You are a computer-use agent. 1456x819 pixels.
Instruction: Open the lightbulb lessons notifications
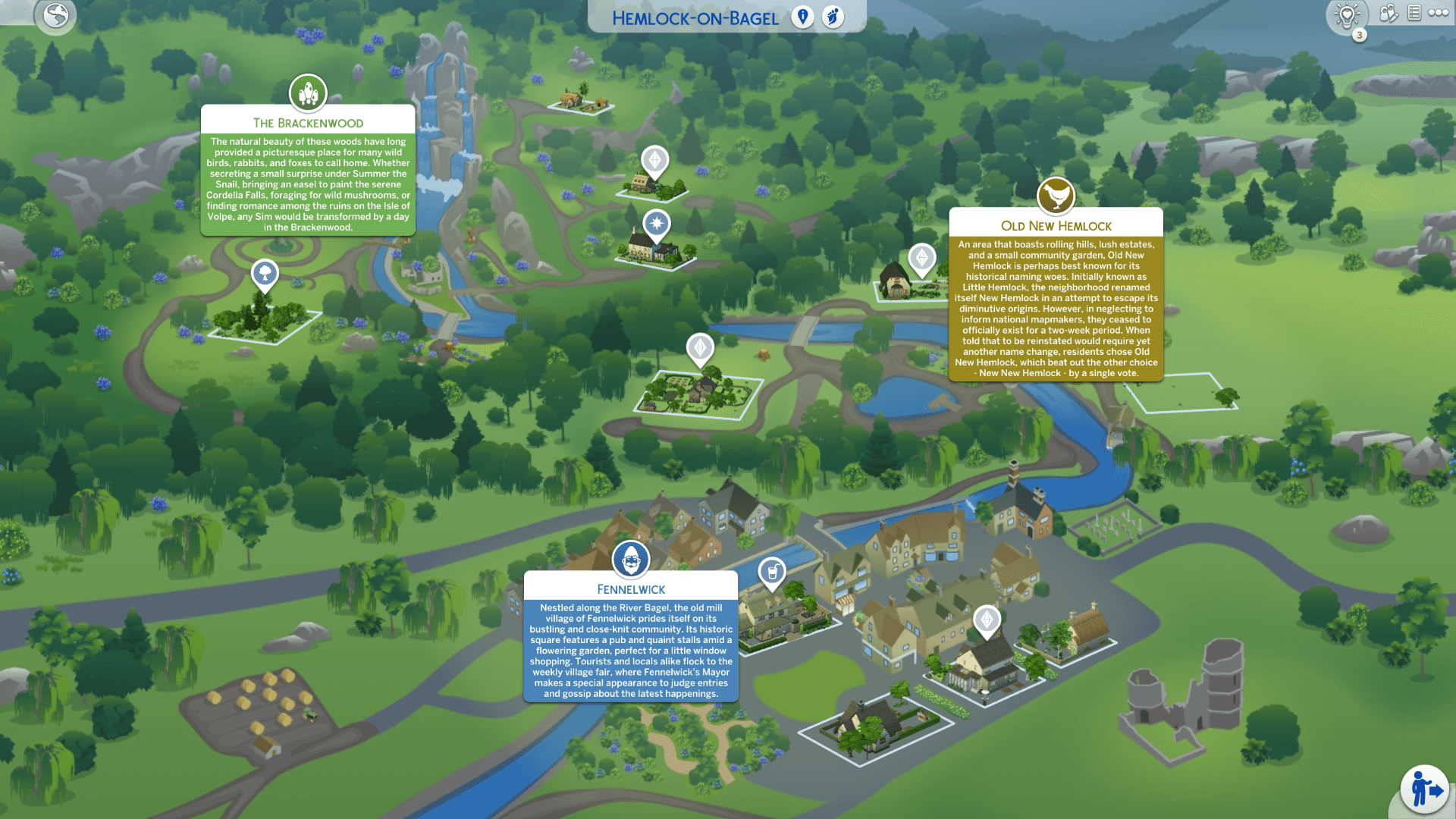(x=1347, y=15)
